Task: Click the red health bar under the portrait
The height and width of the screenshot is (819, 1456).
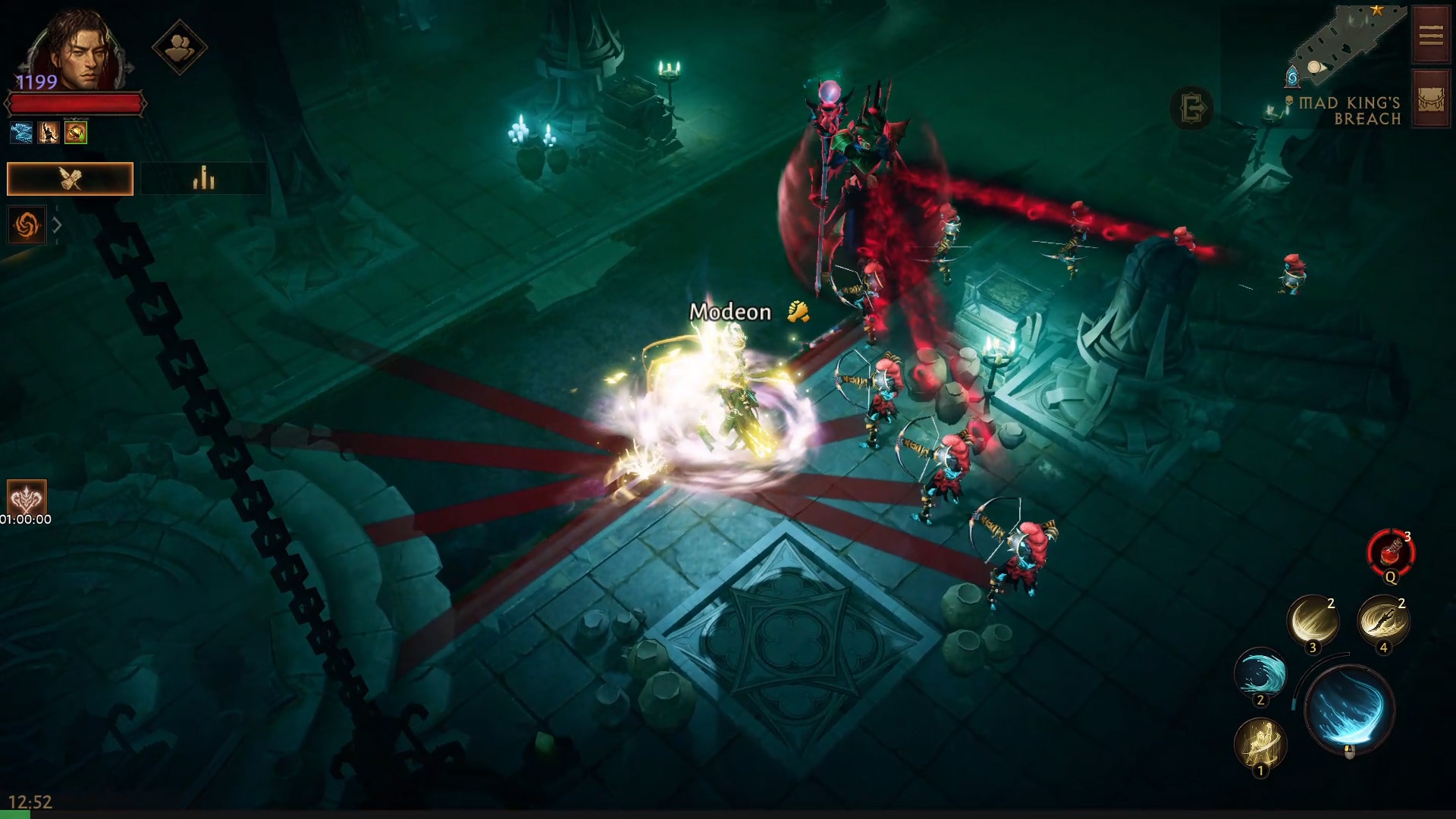Action: point(76,104)
